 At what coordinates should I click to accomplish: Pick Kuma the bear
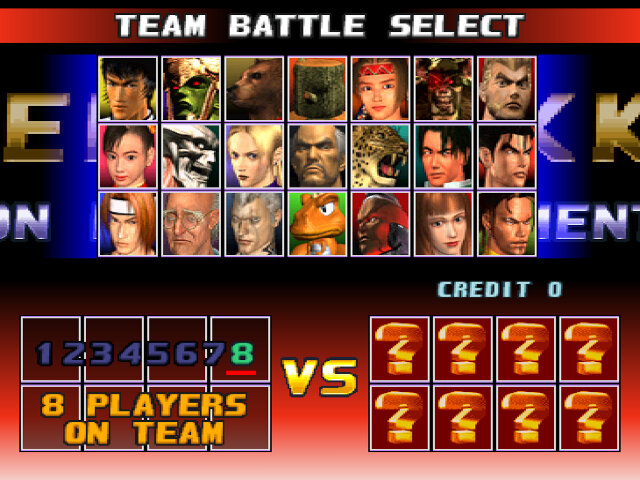tap(254, 88)
